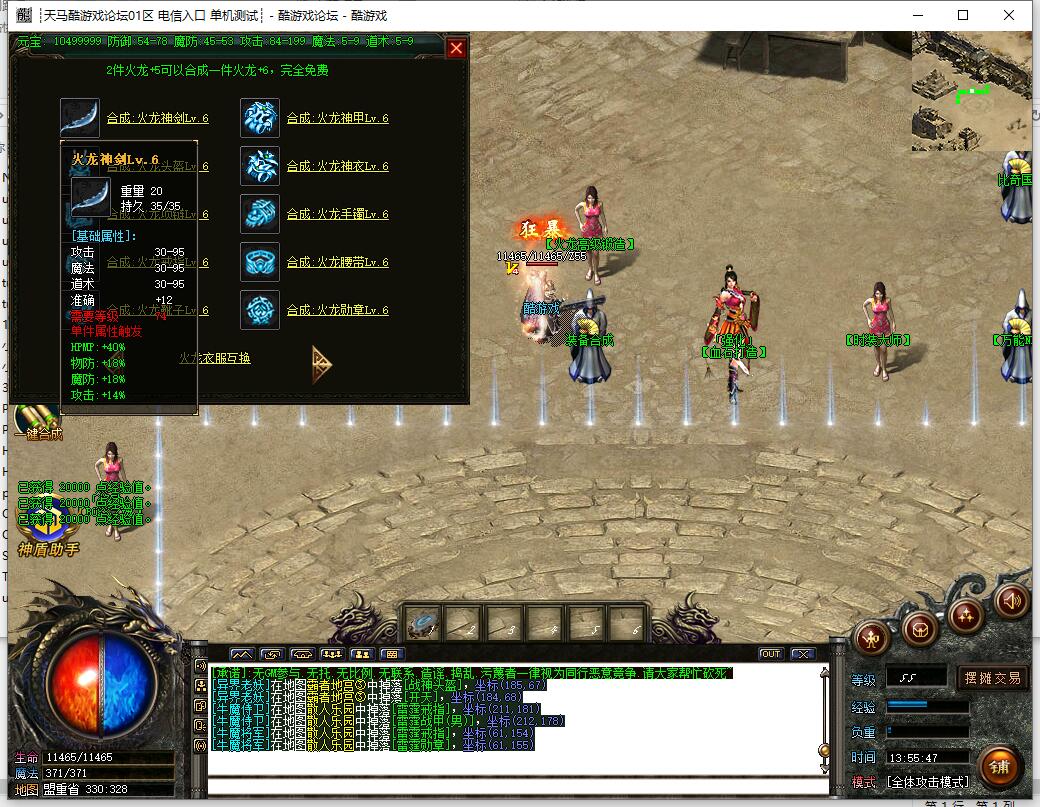1040x807 pixels.
Task: Open the 神盾助手 assistant
Action: 47,535
